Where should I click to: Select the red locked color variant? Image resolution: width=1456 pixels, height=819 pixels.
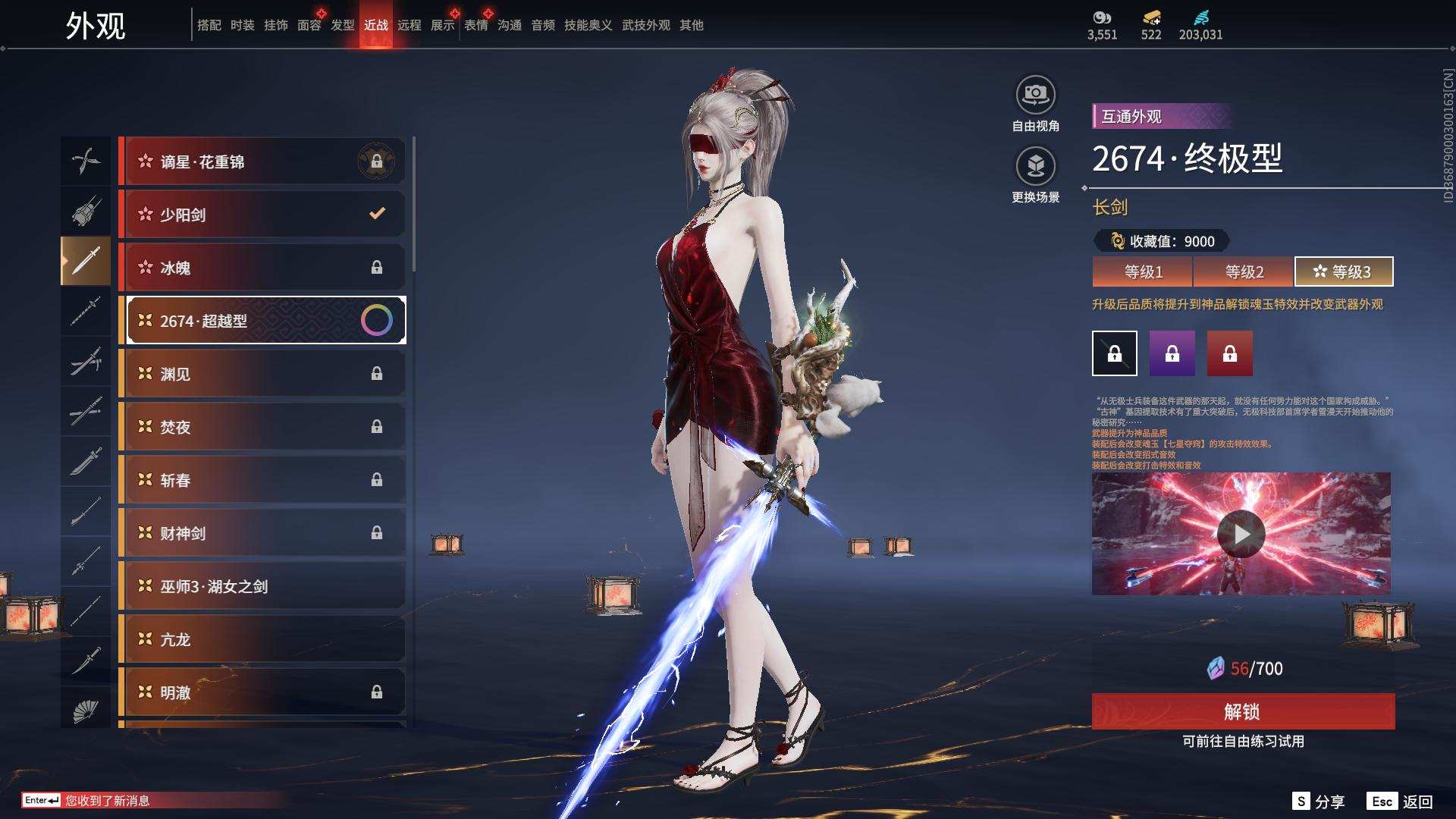(x=1229, y=353)
